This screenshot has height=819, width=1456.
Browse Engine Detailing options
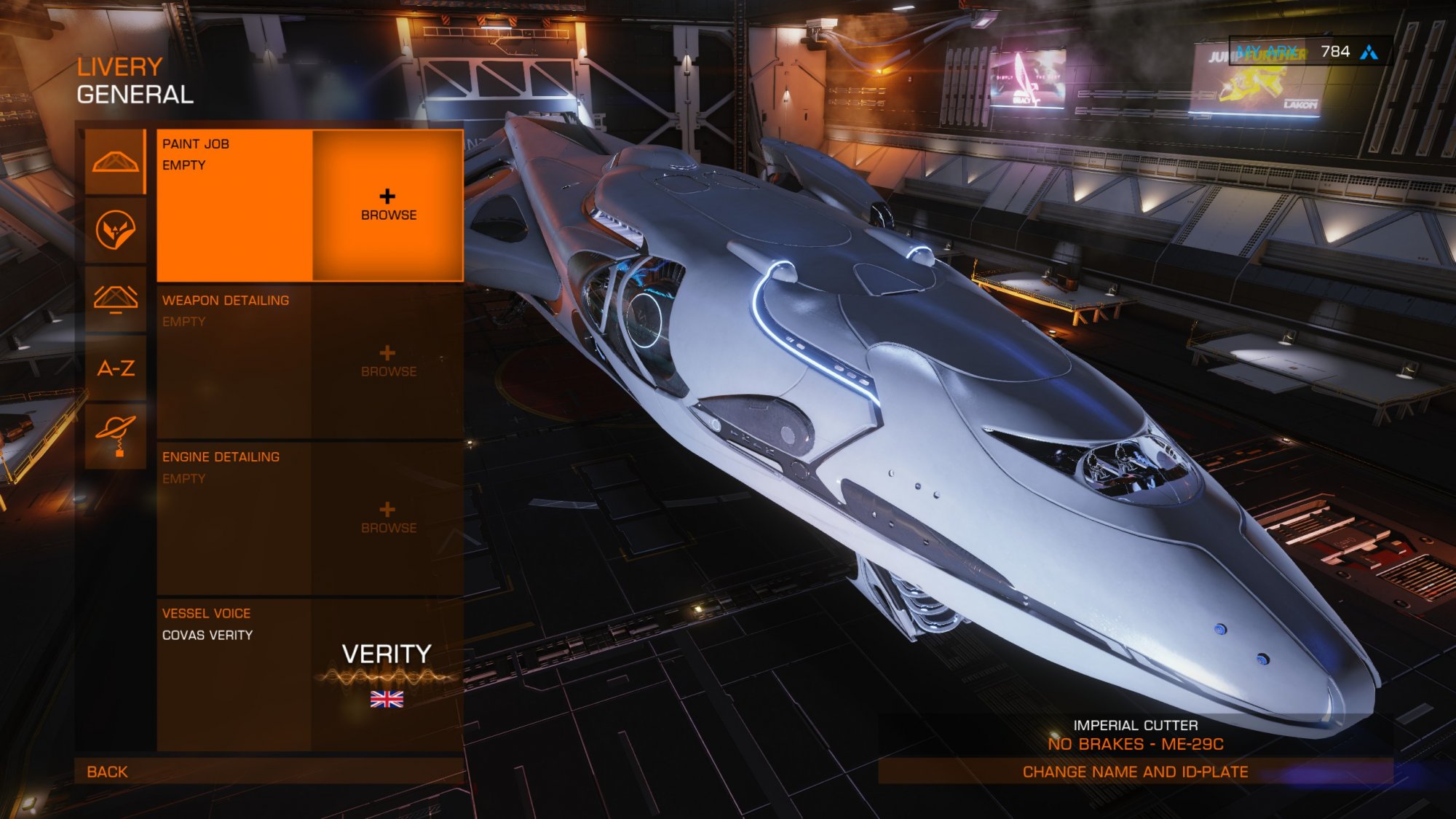coord(388,518)
